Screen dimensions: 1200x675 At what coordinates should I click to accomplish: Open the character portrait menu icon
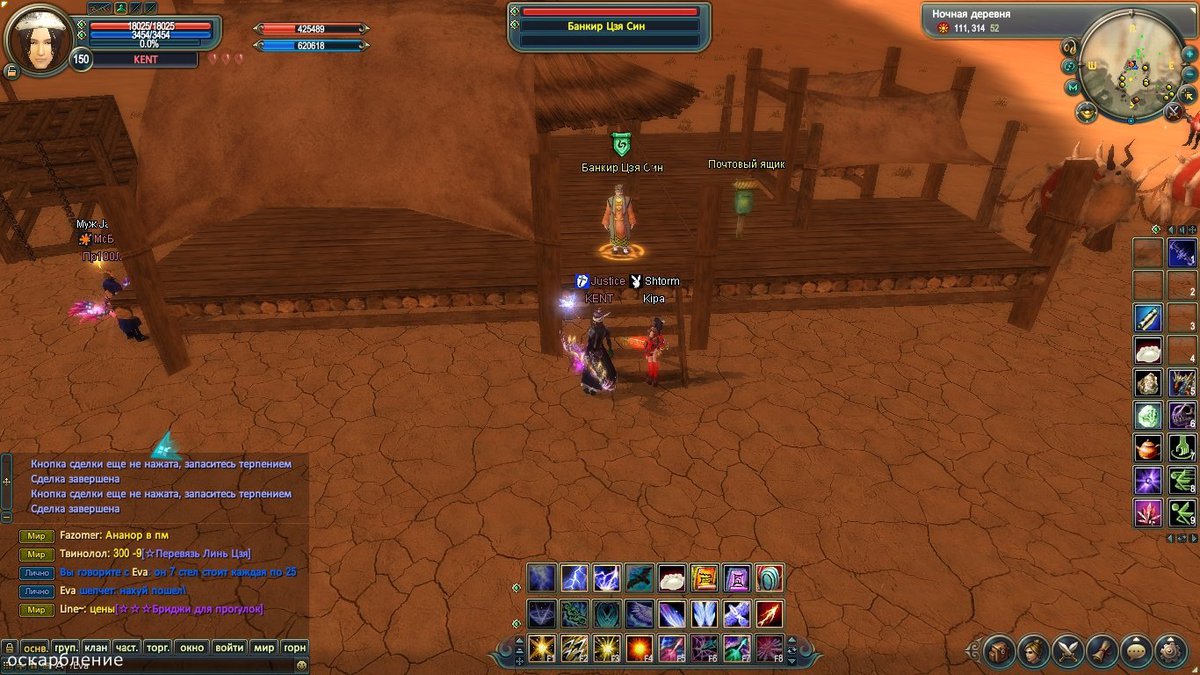[x=1034, y=651]
